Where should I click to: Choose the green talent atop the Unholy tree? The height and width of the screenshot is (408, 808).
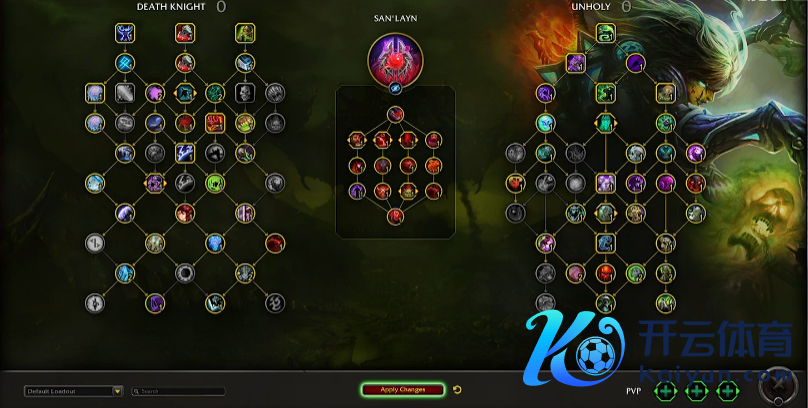point(605,34)
